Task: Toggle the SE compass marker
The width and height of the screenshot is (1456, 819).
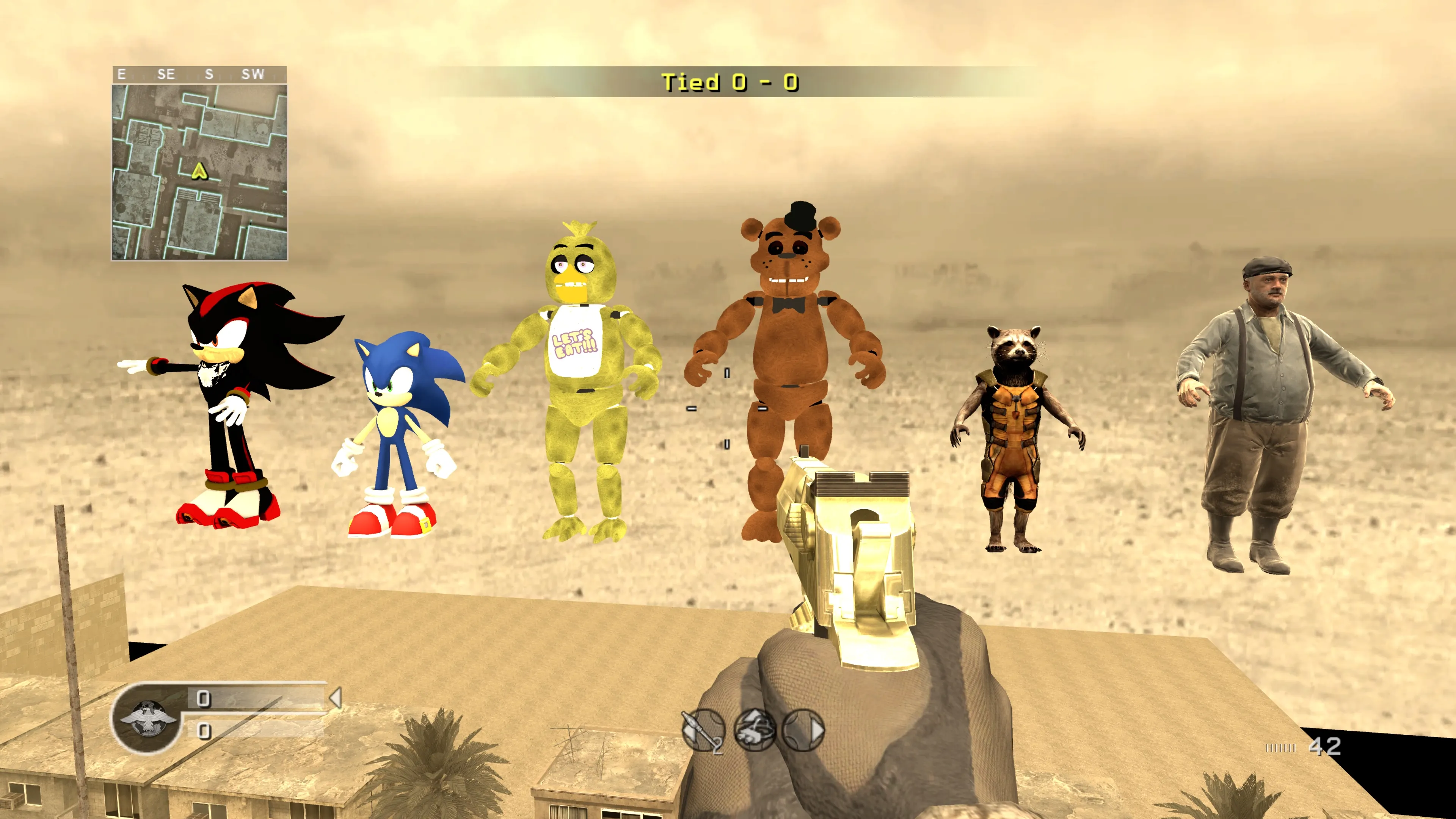Action: click(167, 74)
